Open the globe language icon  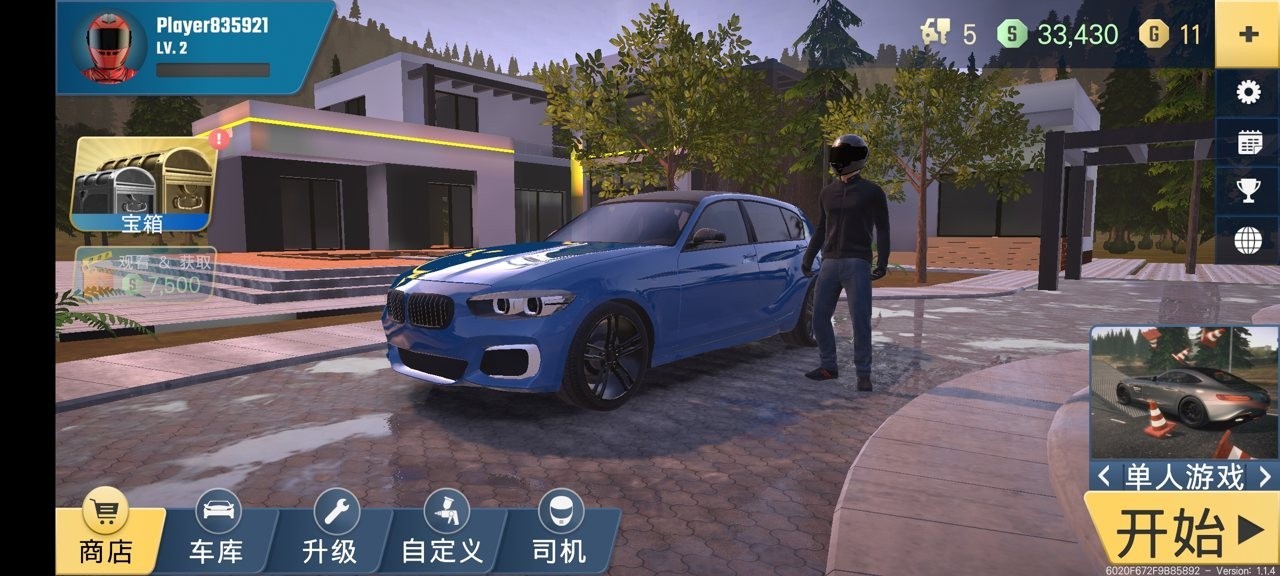1248,240
